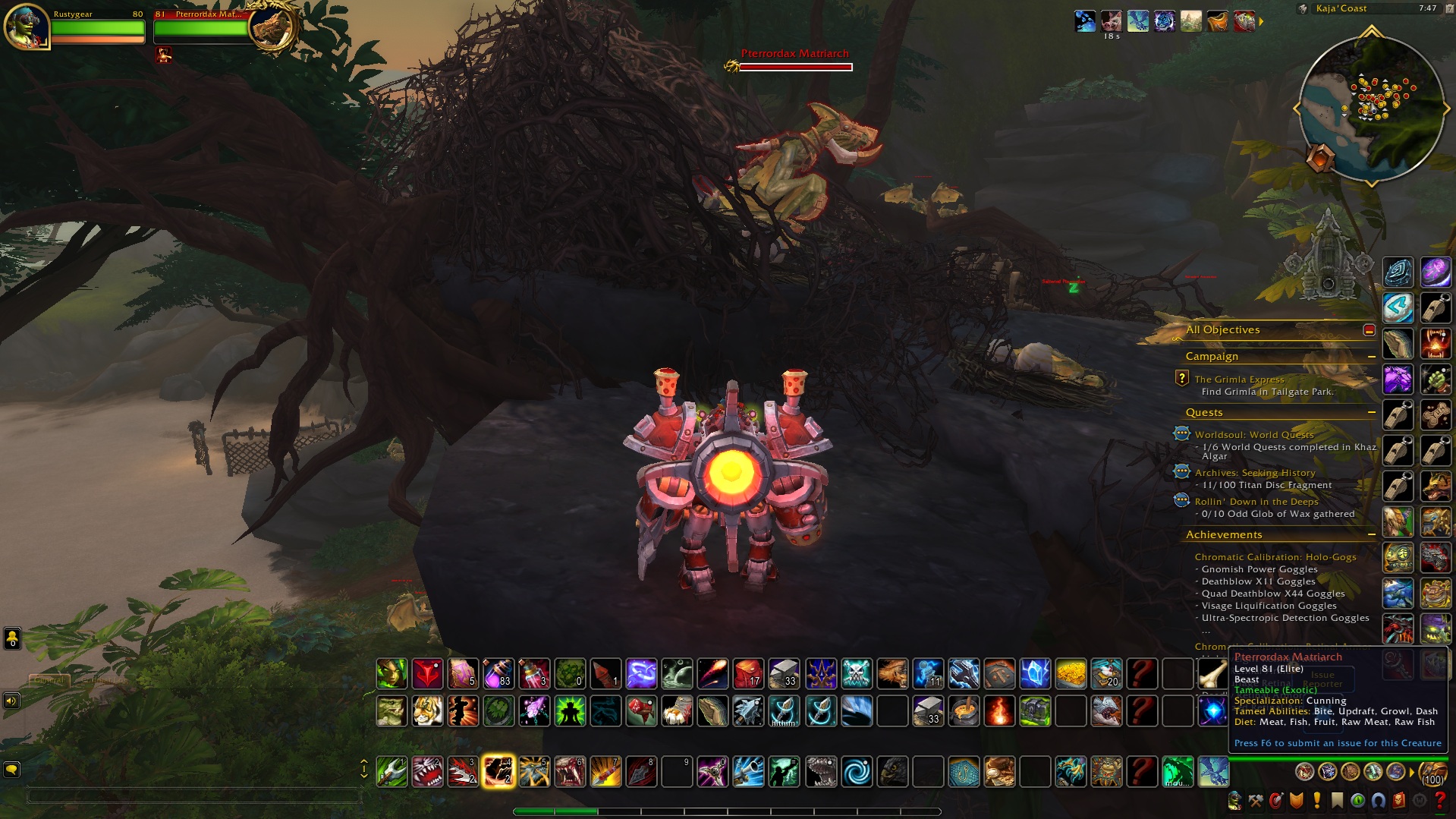Select the Worldsoul: World Quests entry
Image resolution: width=1456 pixels, height=819 pixels.
[1253, 435]
